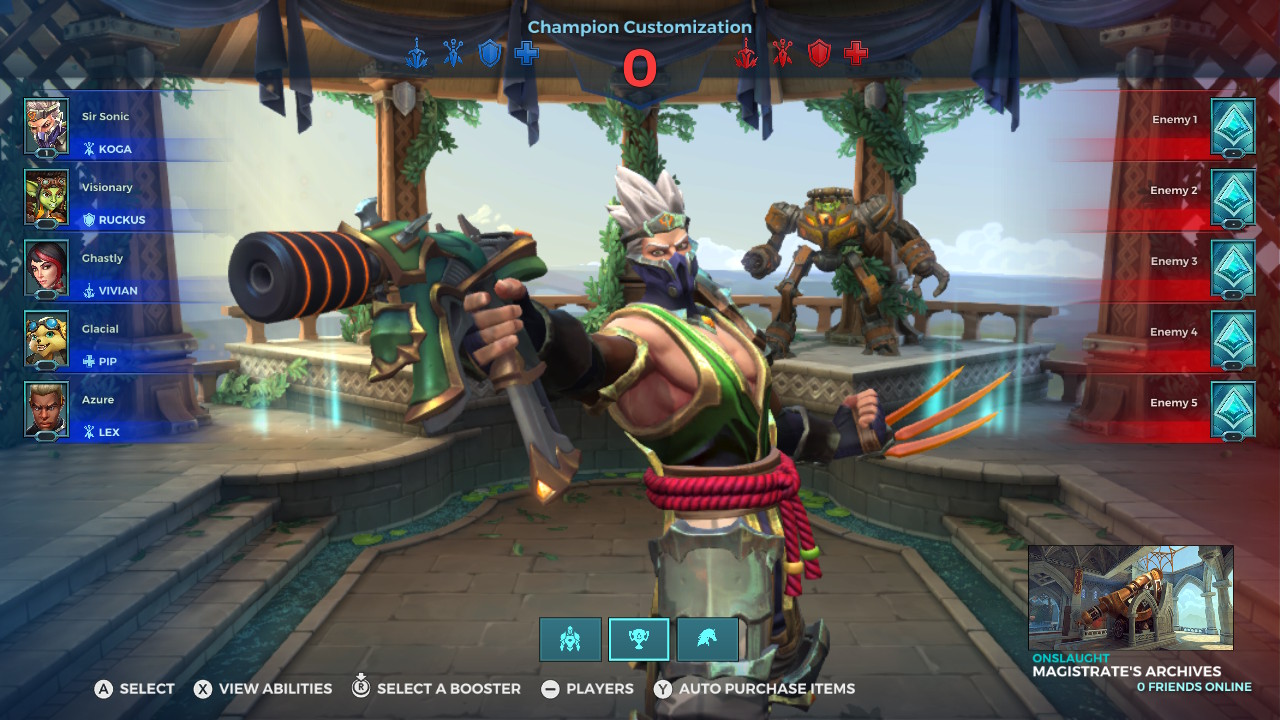
Task: Click the Magistrate's Archives map preview
Action: point(1130,595)
